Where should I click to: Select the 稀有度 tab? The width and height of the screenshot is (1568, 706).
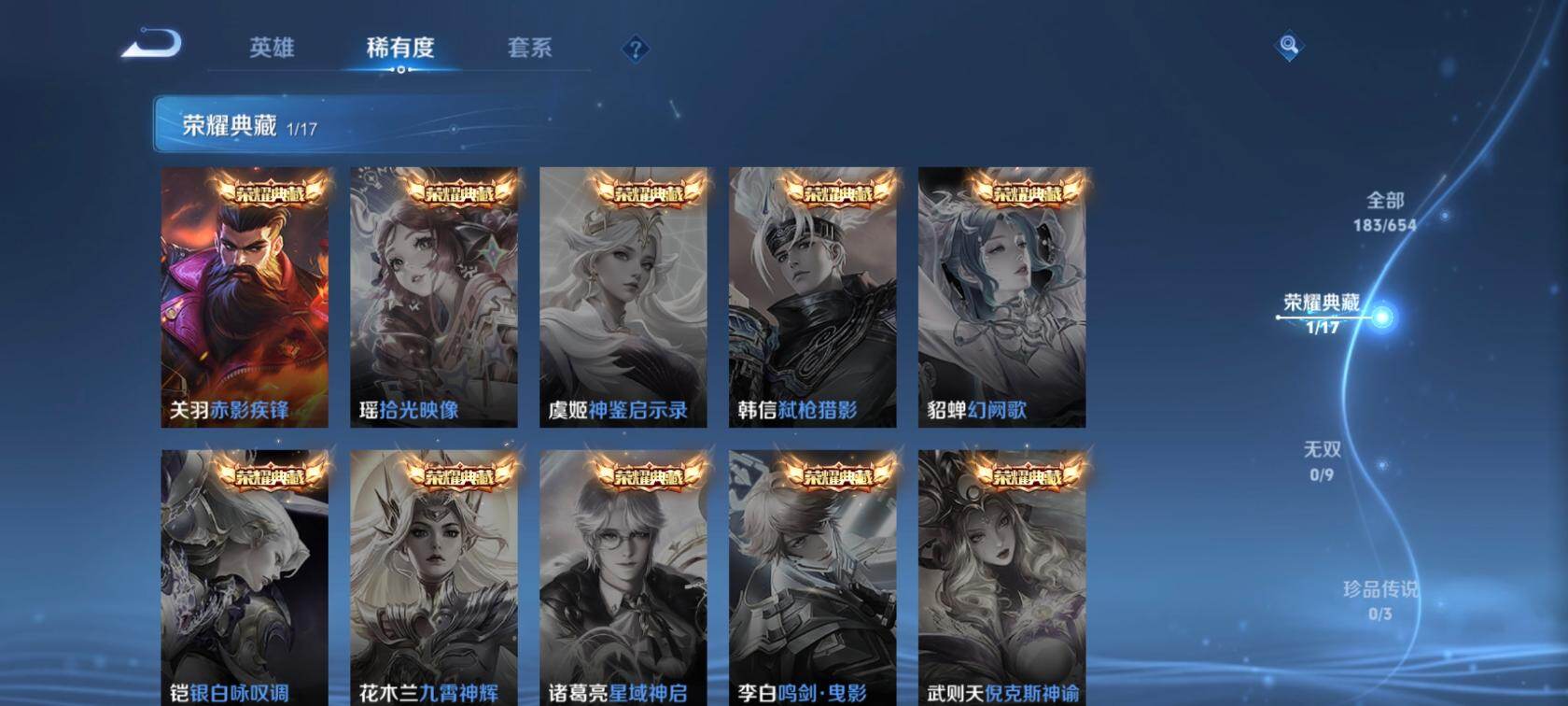[400, 48]
